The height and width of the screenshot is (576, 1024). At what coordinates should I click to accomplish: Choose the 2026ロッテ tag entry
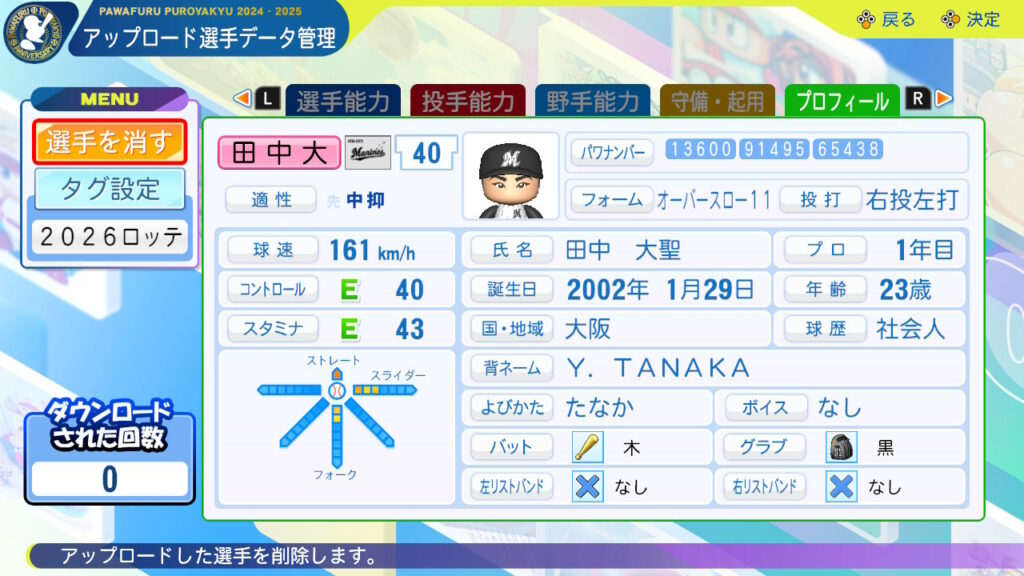(x=110, y=237)
